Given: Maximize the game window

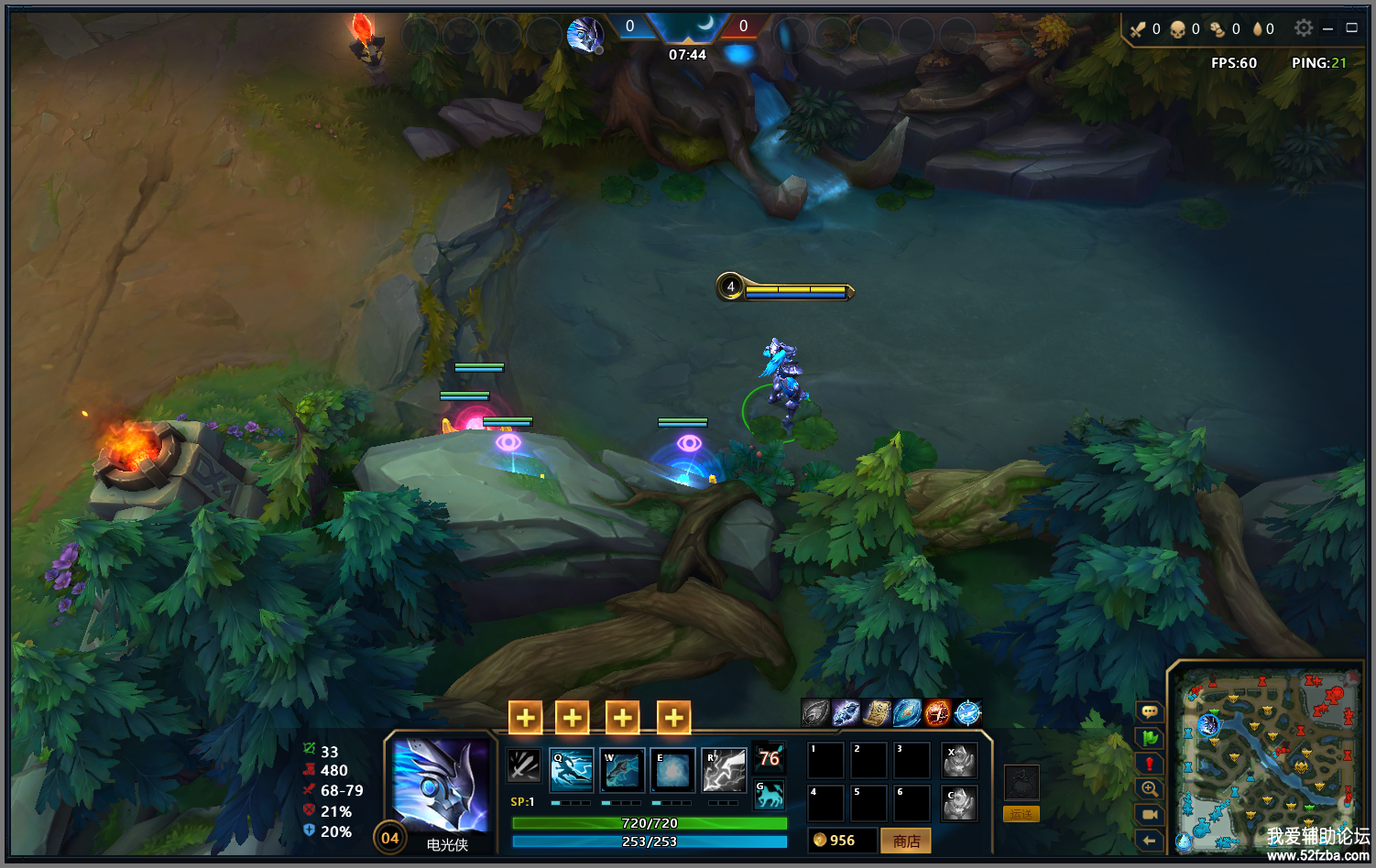Looking at the screenshot, I should [x=1351, y=28].
